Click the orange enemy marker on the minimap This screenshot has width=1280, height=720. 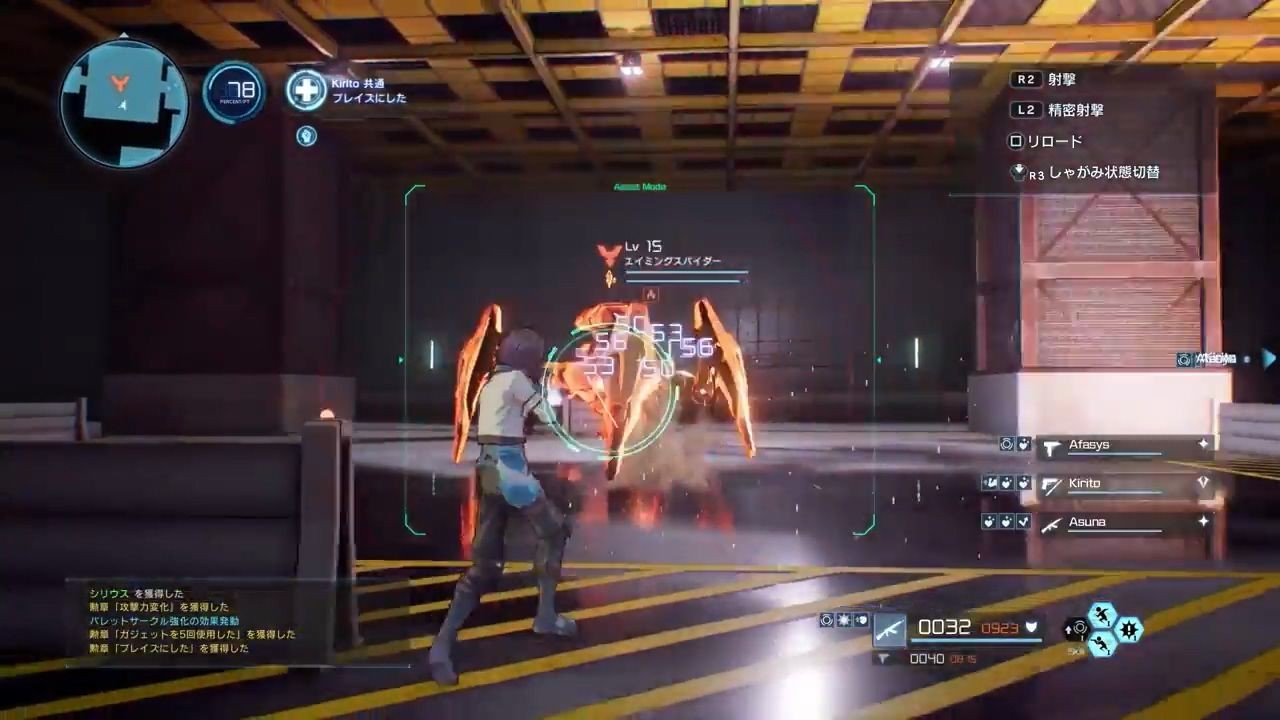(x=120, y=84)
